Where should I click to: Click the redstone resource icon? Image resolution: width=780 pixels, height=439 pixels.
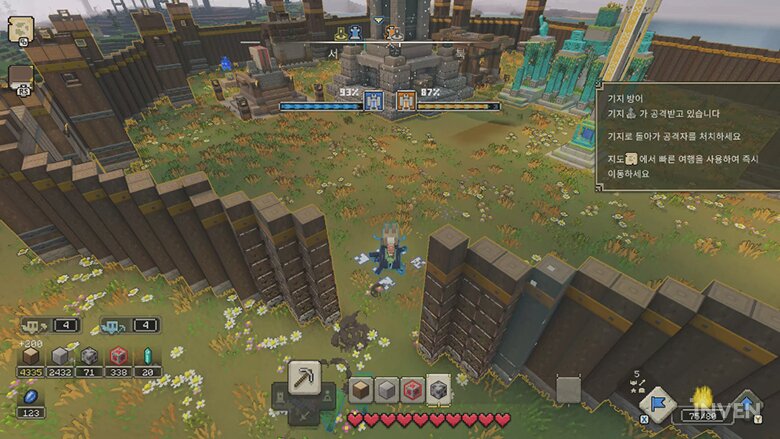[119, 357]
